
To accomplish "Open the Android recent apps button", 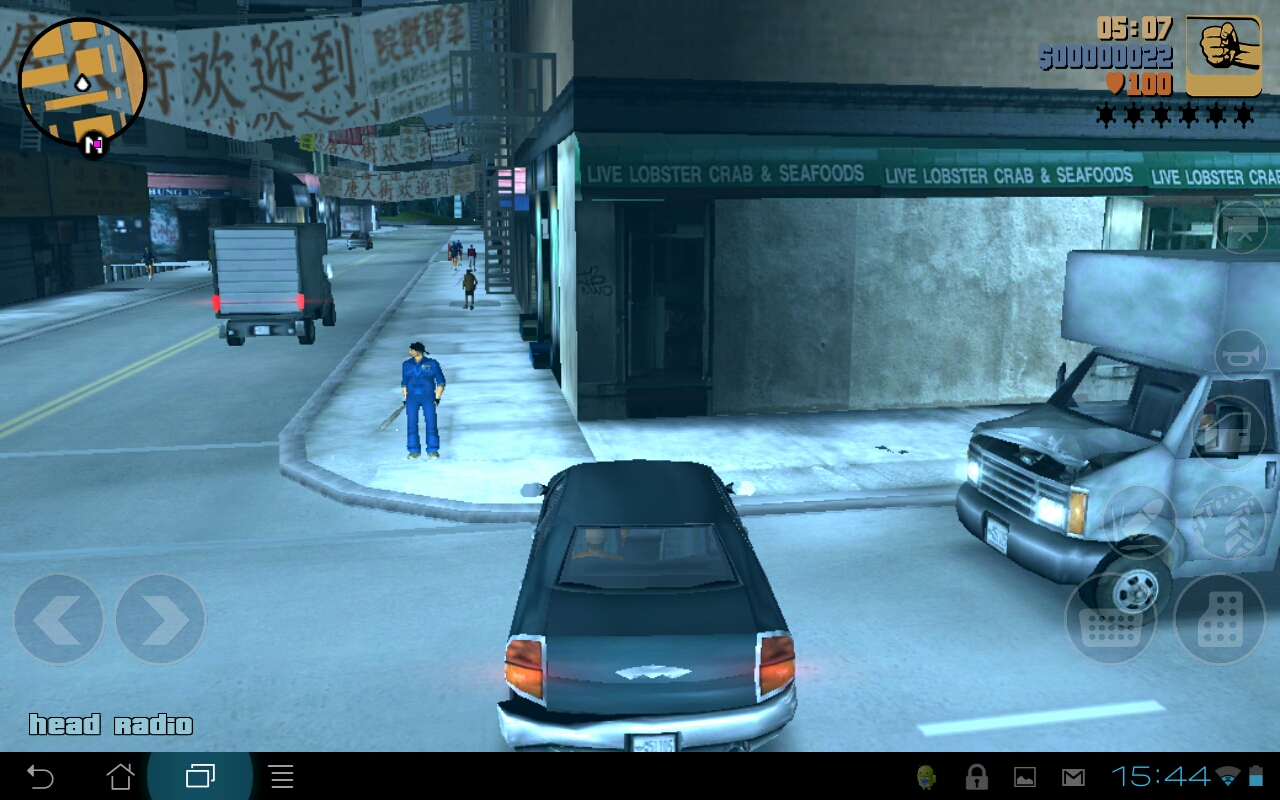I will pyautogui.click(x=200, y=776).
